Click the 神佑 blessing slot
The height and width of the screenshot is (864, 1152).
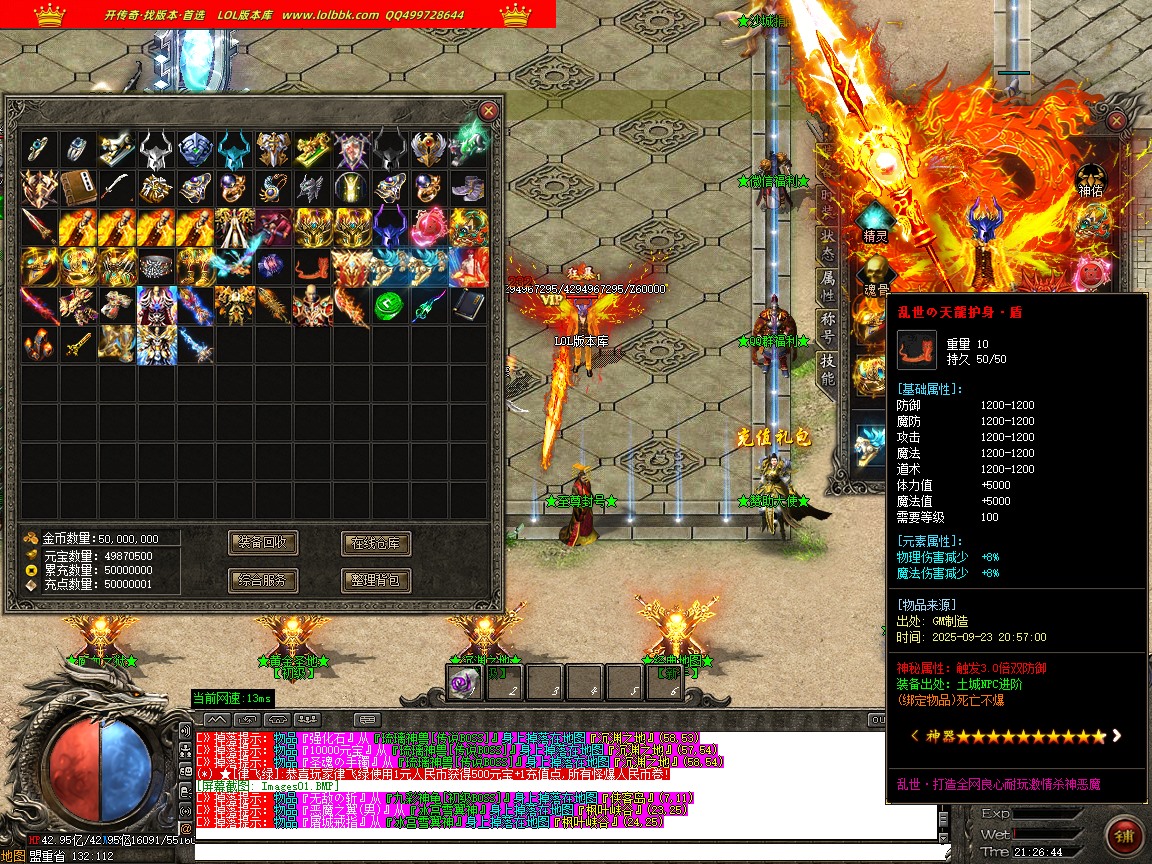click(x=1091, y=177)
